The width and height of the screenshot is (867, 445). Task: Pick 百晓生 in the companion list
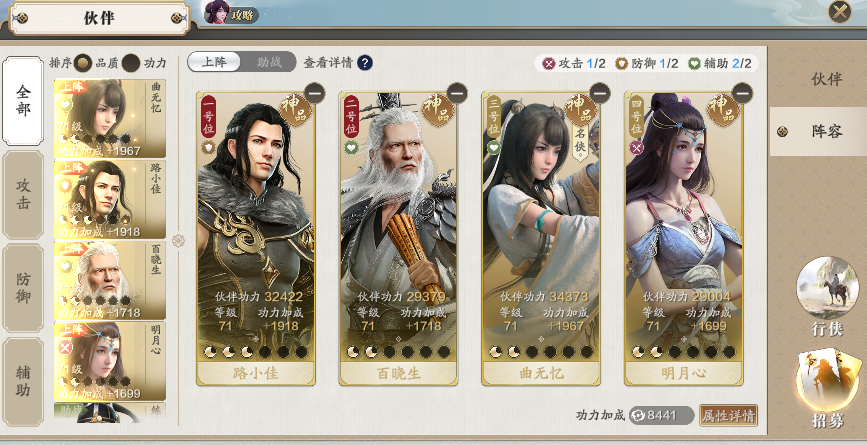pyautogui.click(x=110, y=279)
